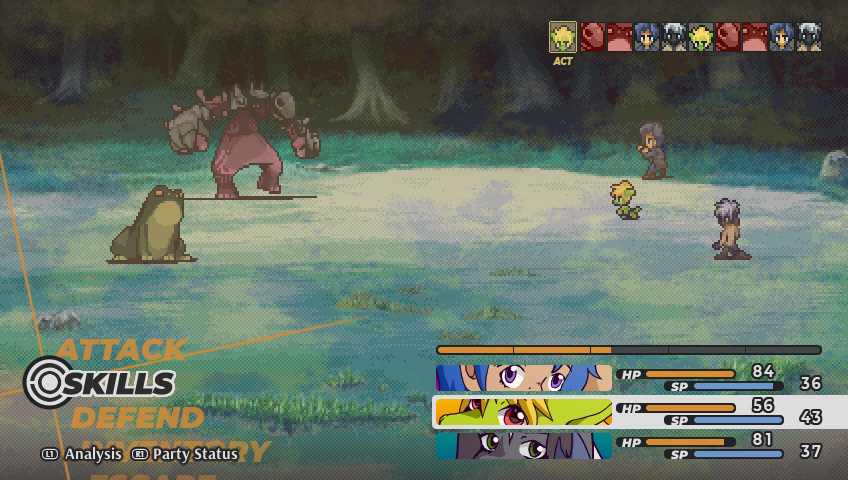
Task: Open the INVENTORY command
Action: click(x=176, y=451)
